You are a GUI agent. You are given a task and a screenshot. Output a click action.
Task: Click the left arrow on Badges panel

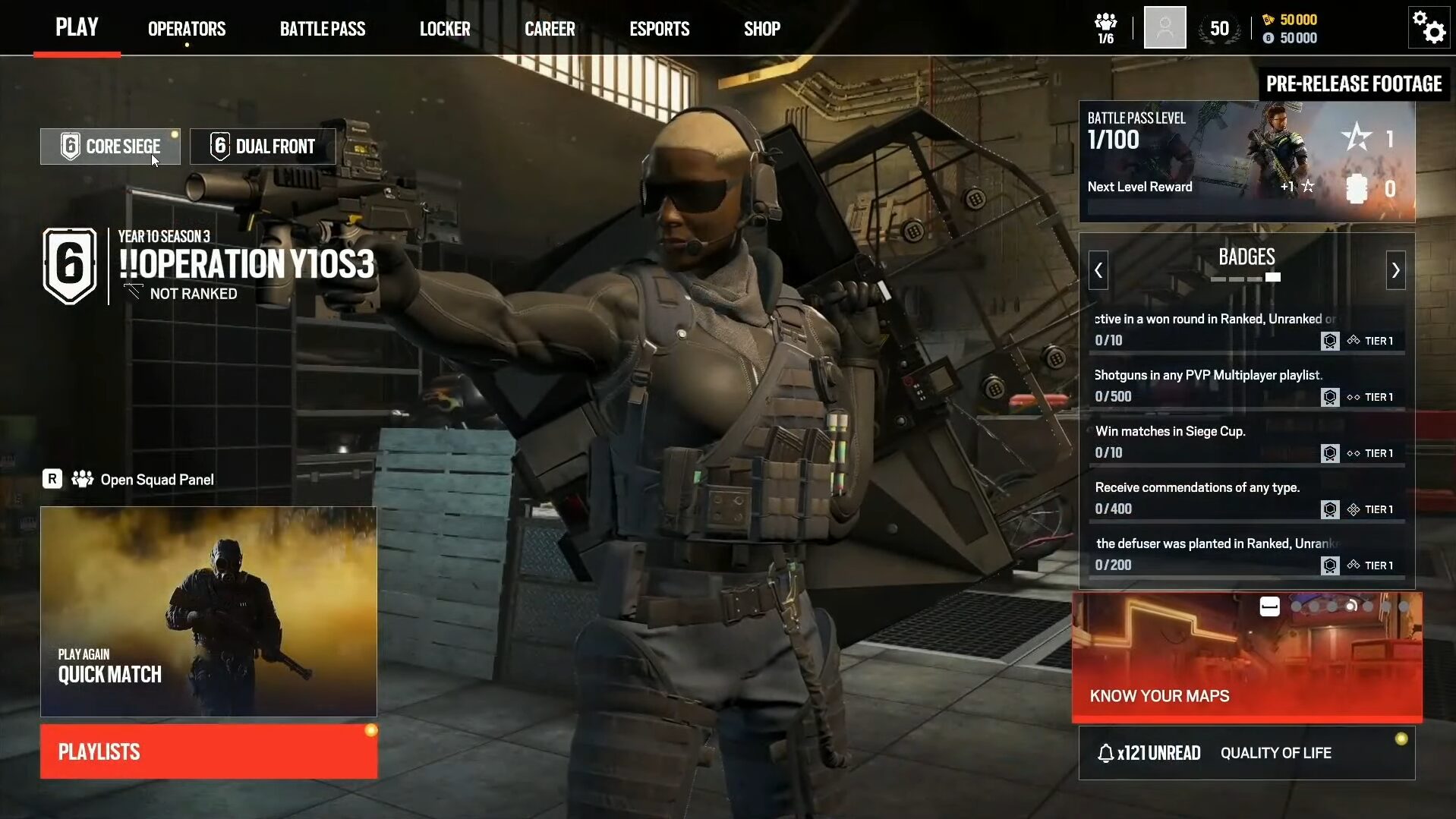point(1098,270)
